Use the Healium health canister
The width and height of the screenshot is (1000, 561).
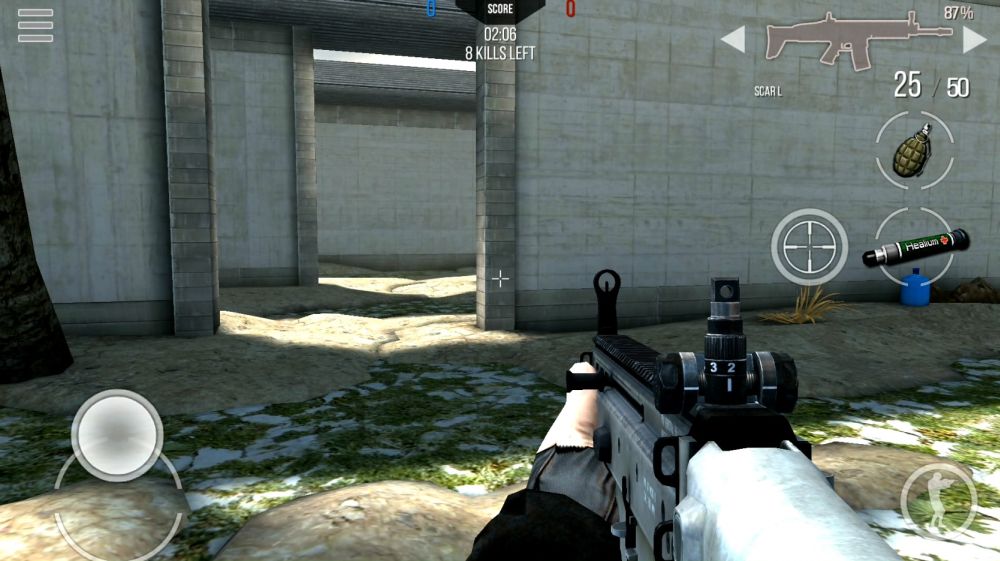[914, 247]
